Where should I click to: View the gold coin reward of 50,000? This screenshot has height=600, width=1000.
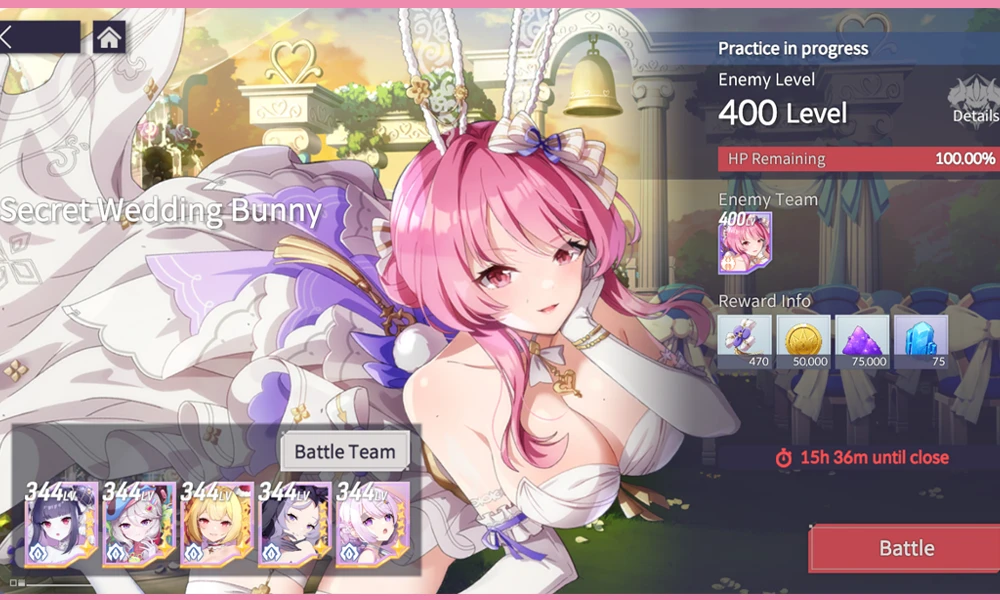[x=803, y=341]
